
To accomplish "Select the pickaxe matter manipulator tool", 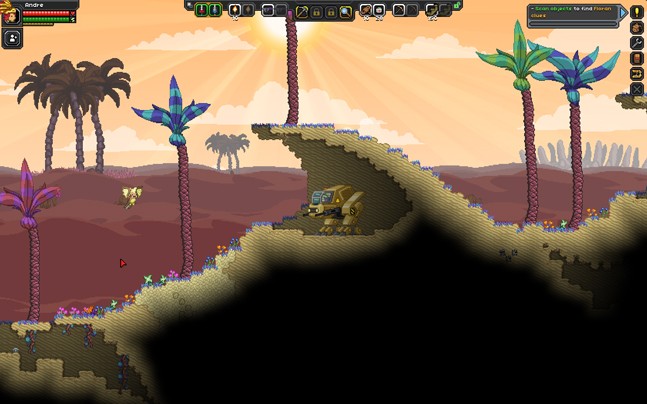I will [x=302, y=11].
